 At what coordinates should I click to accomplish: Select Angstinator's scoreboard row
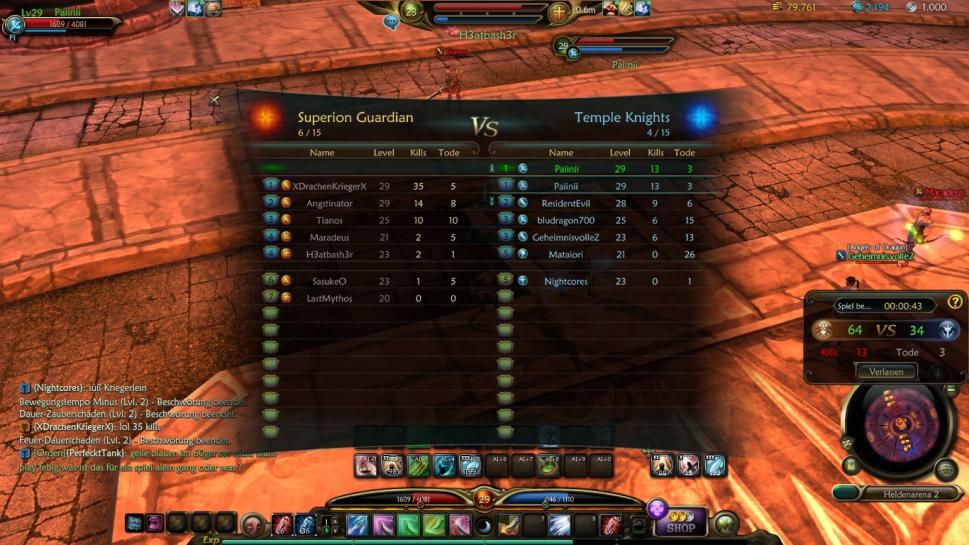329,203
